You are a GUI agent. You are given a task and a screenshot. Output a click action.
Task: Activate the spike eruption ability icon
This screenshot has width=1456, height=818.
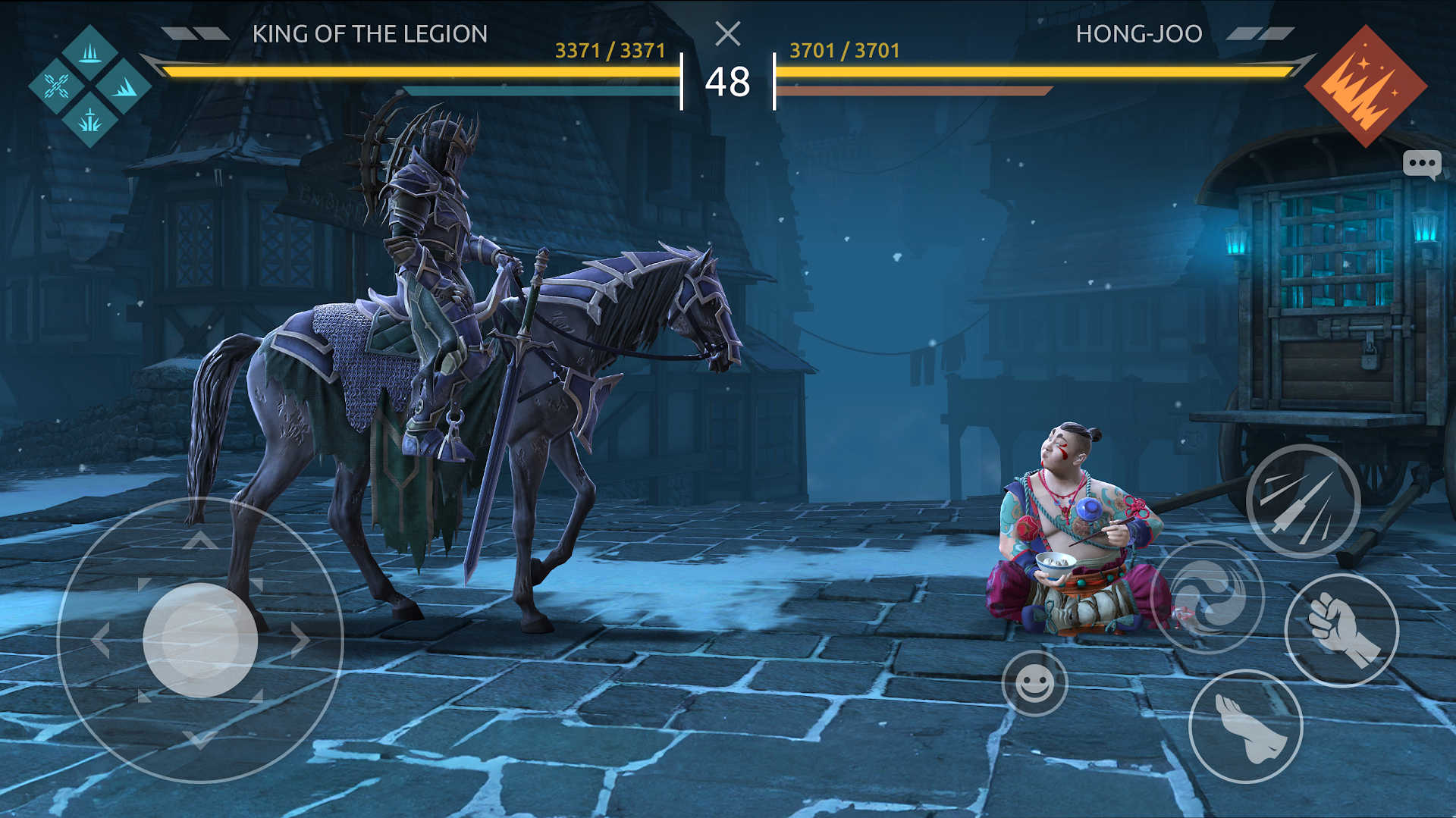click(89, 55)
